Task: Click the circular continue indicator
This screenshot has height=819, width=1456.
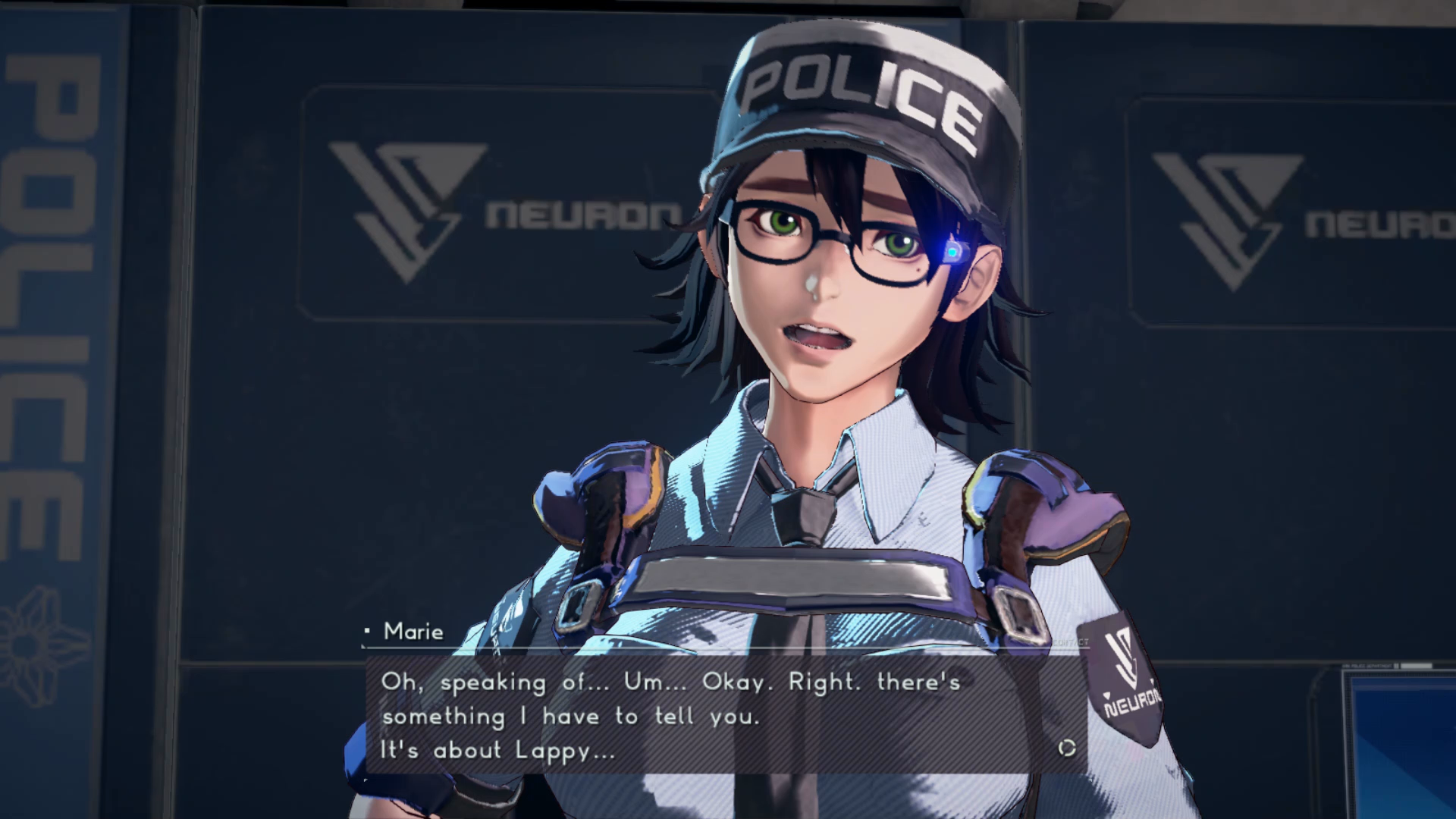Action: (1067, 748)
